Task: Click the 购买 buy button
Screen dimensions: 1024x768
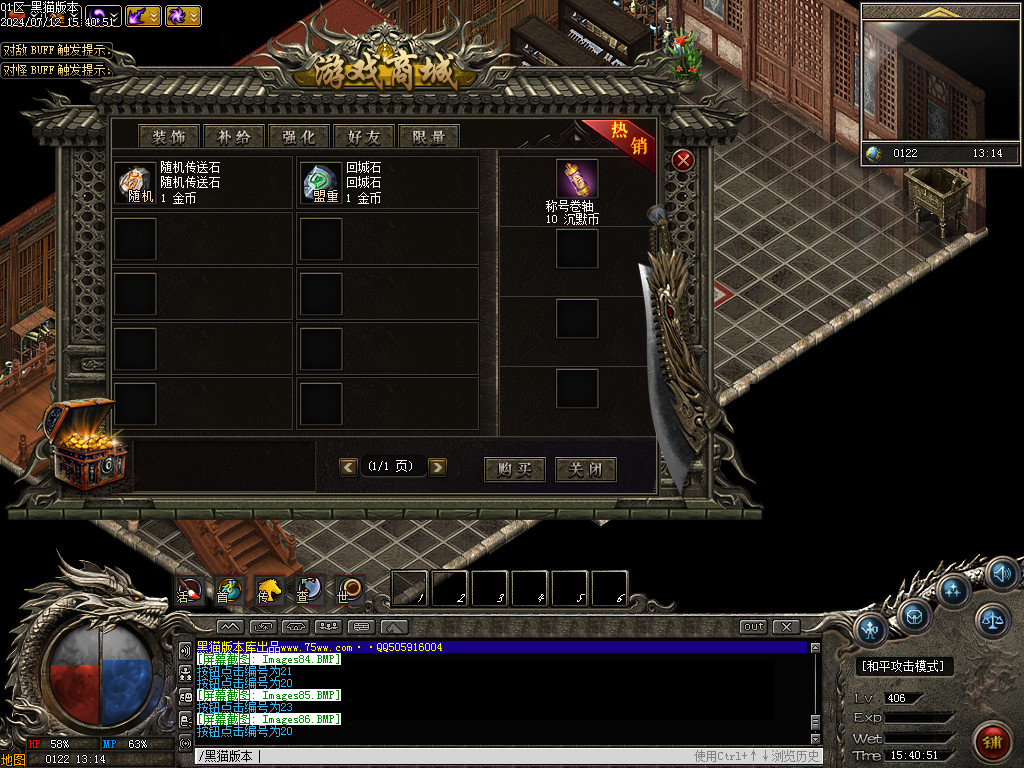Action: click(x=514, y=469)
